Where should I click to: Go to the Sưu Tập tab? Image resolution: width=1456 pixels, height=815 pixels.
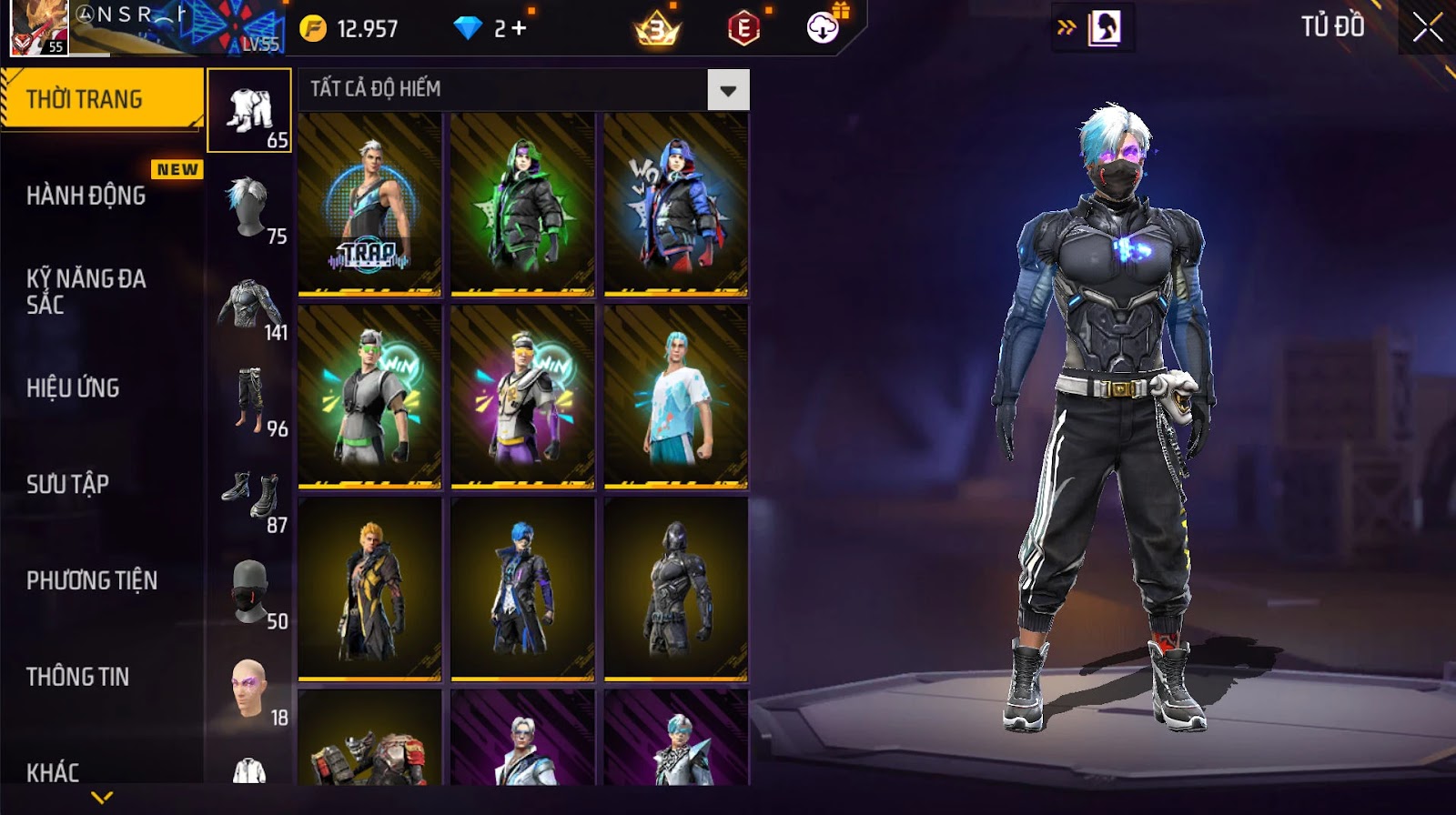click(67, 484)
